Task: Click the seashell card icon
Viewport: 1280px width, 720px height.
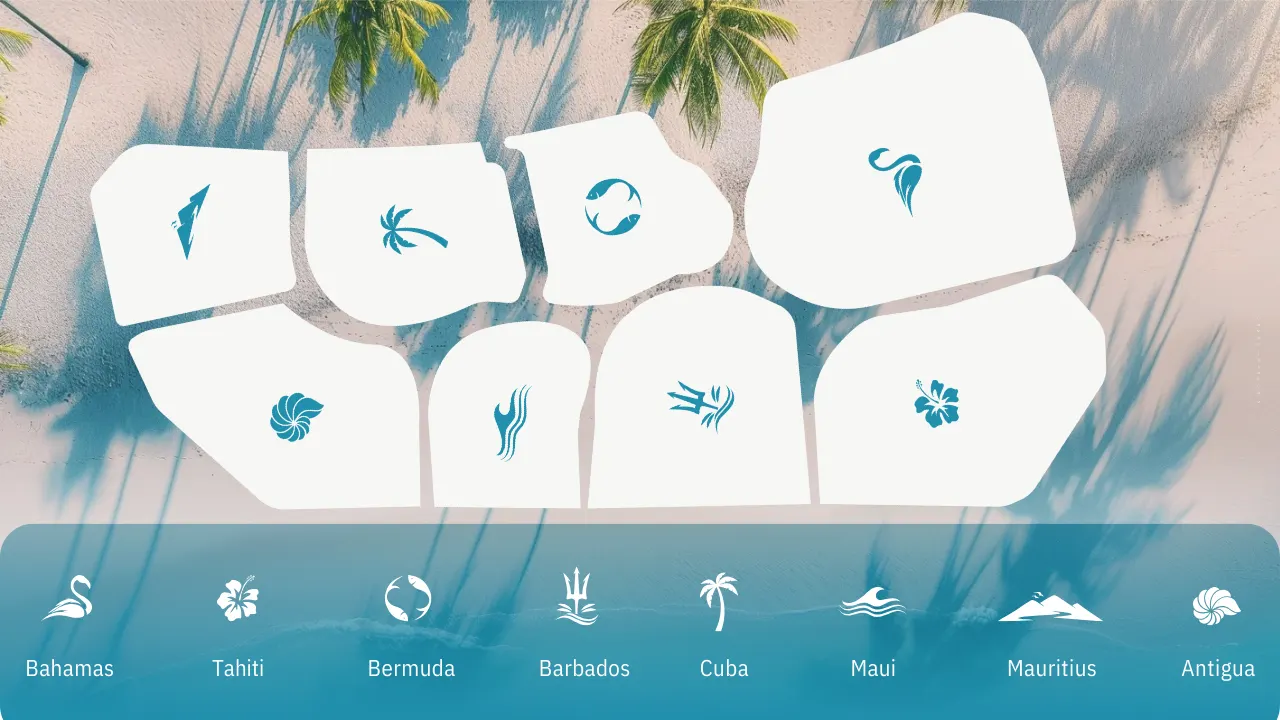Action: pos(295,414)
